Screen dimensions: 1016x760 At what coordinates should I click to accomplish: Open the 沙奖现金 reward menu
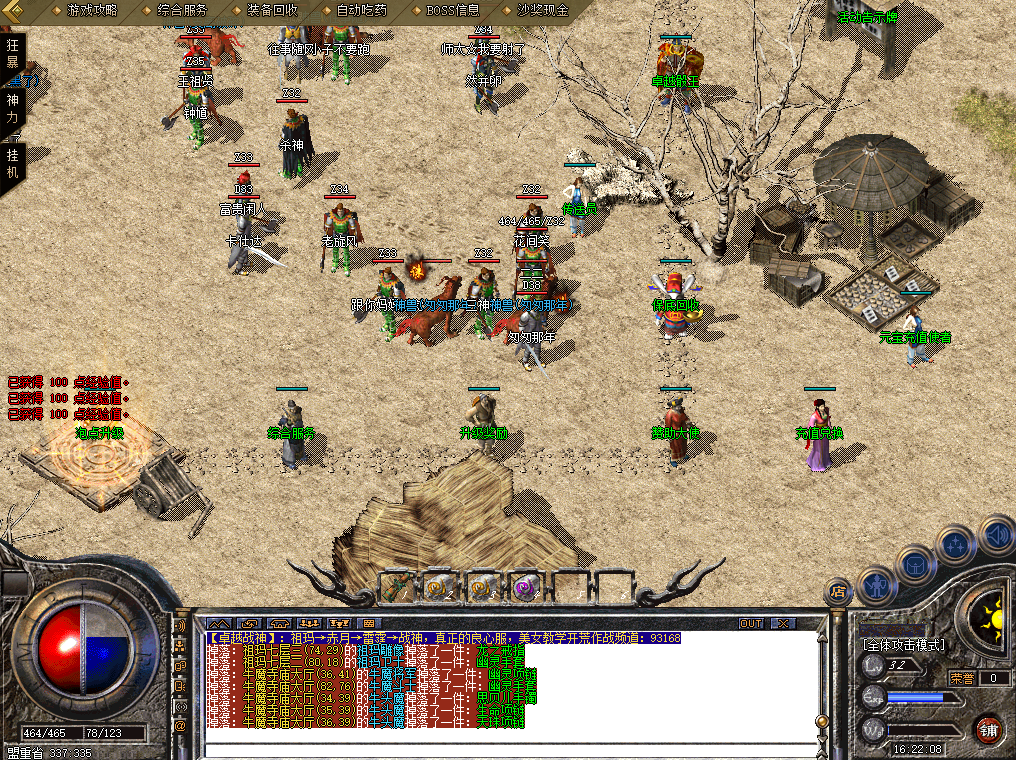tap(543, 10)
